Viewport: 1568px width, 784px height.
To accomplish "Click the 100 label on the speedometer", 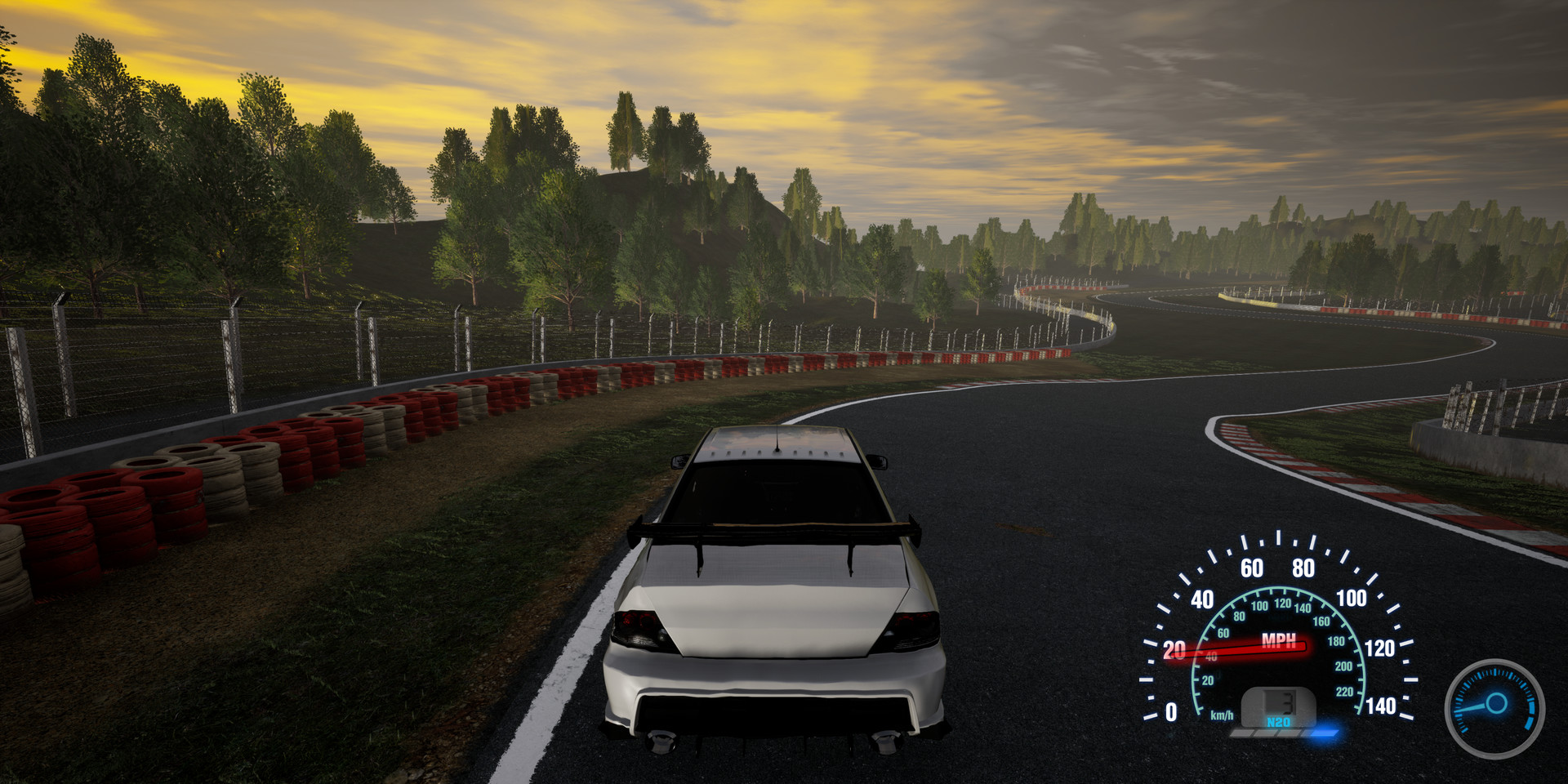I will (1350, 596).
